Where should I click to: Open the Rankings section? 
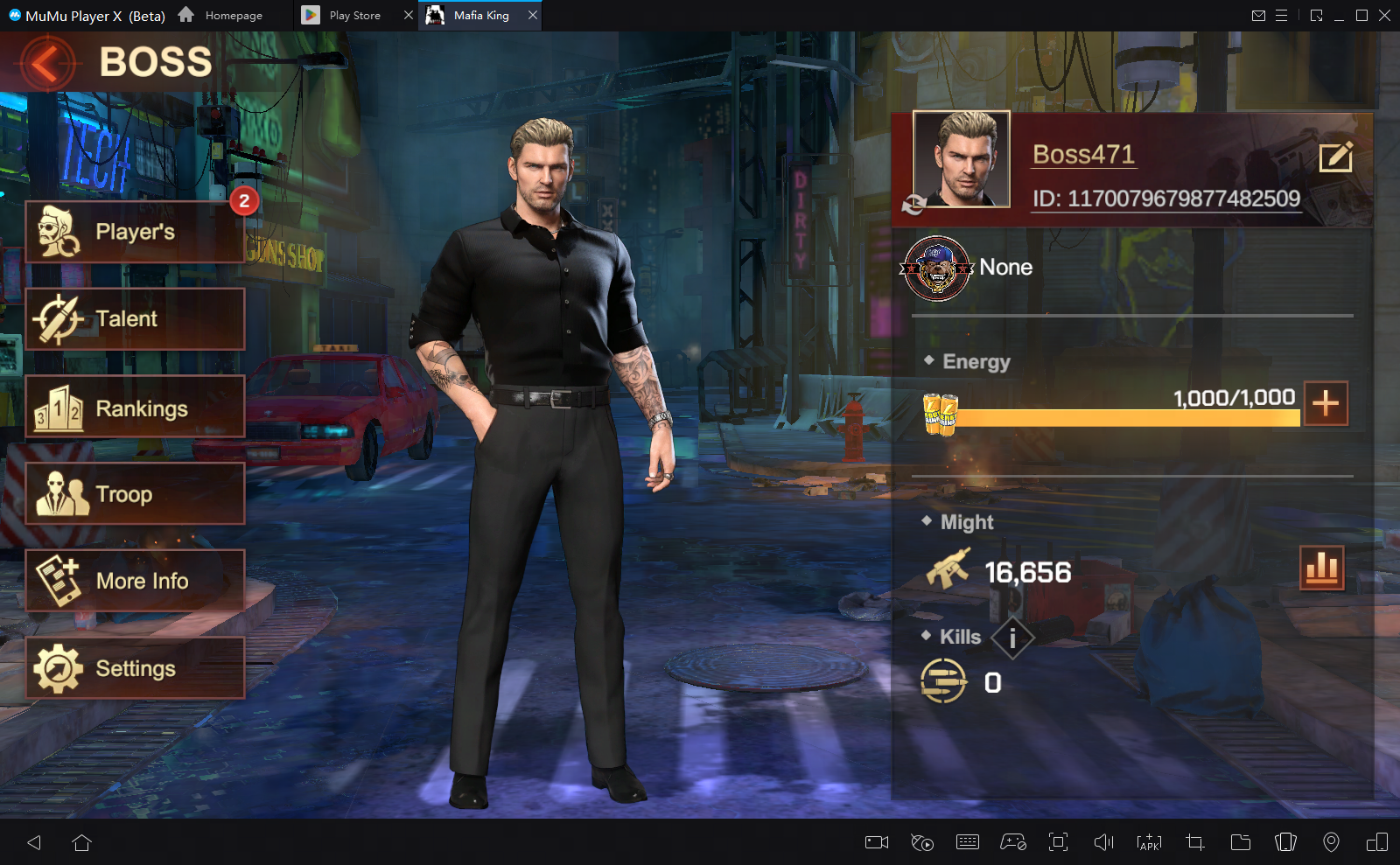[136, 406]
